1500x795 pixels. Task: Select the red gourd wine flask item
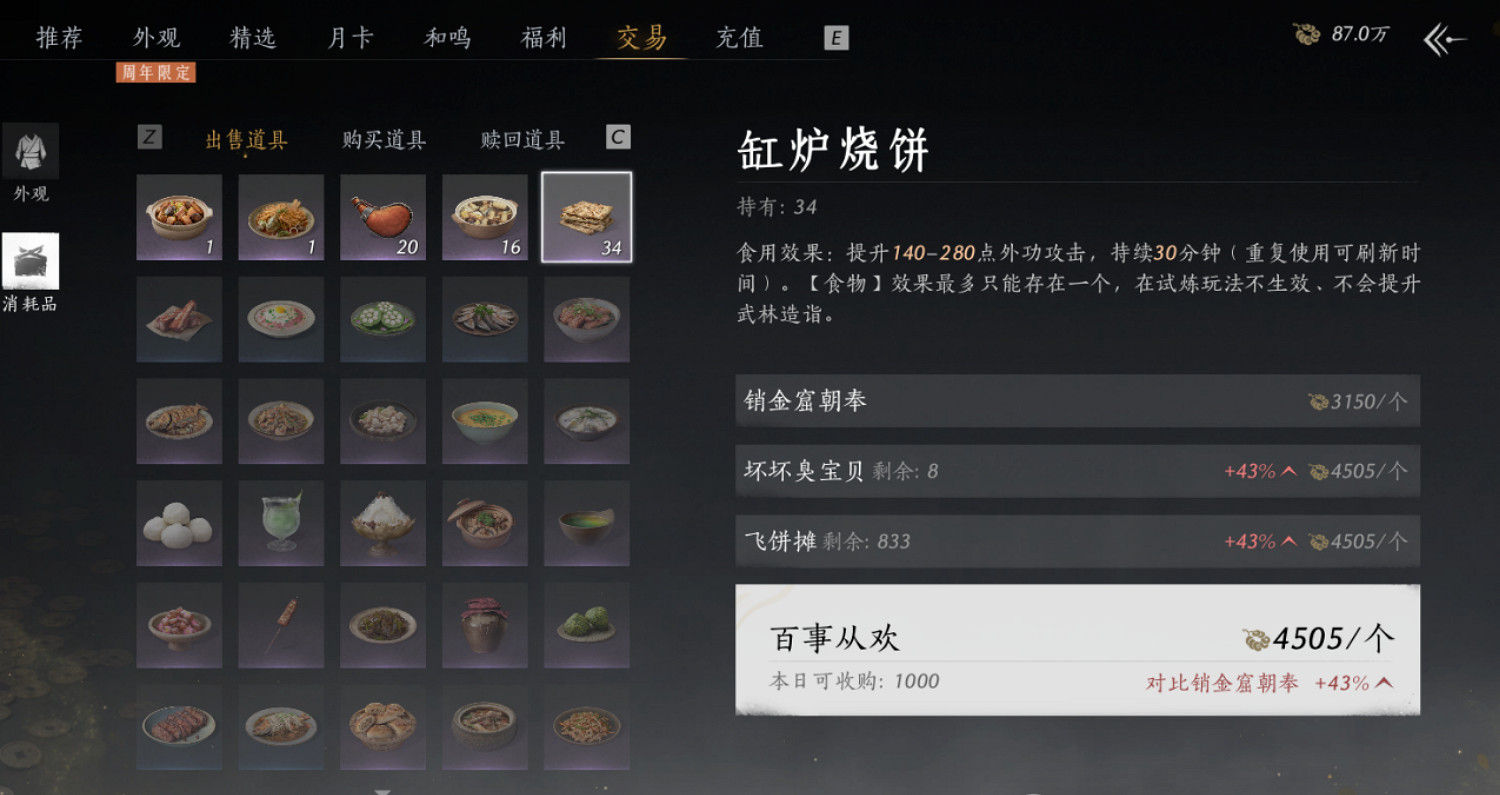point(382,217)
